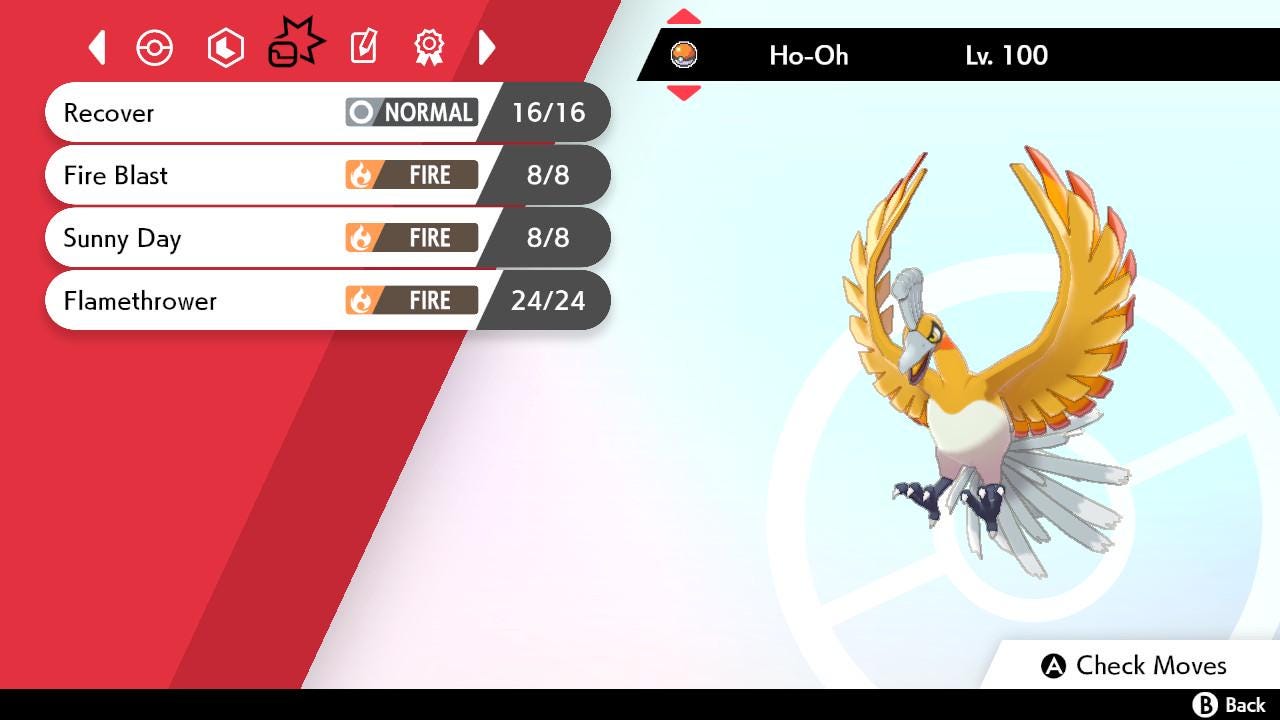Open the ribbons tab

(x=429, y=47)
